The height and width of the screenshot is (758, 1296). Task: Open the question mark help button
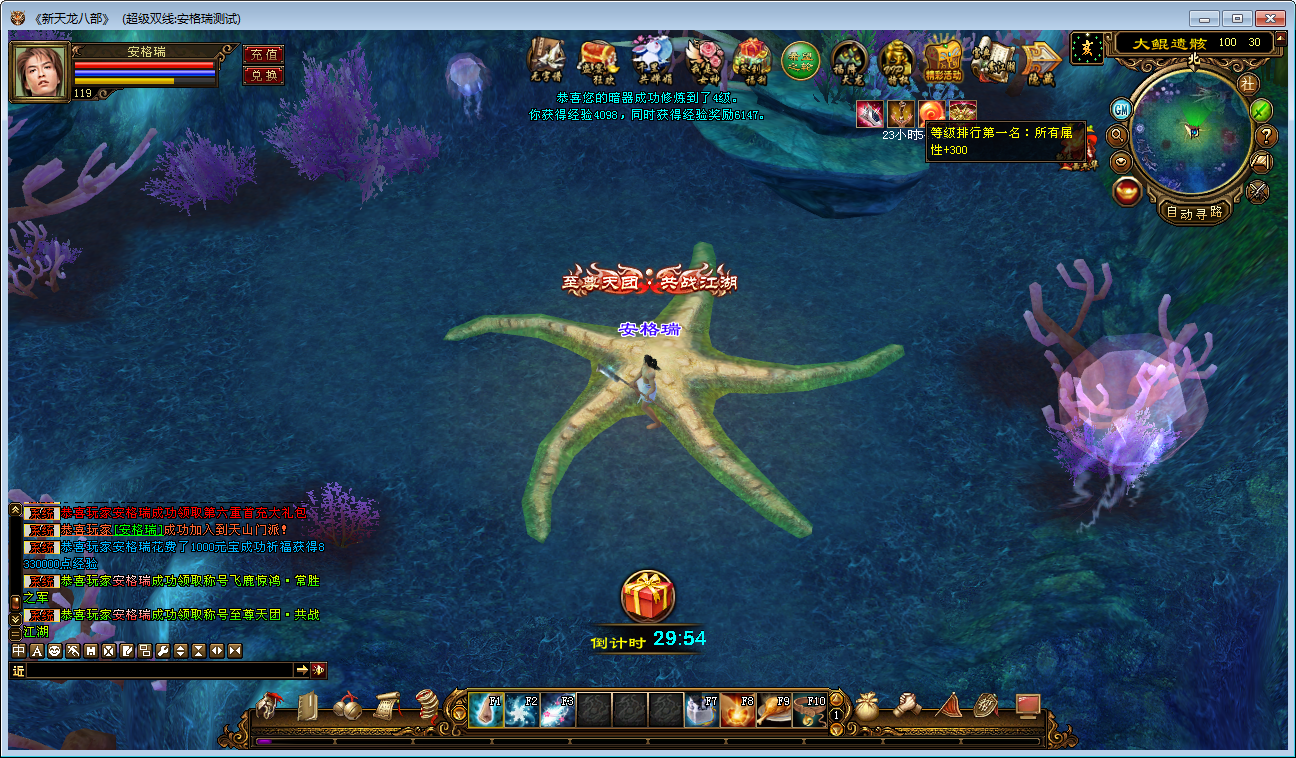coord(1266,136)
